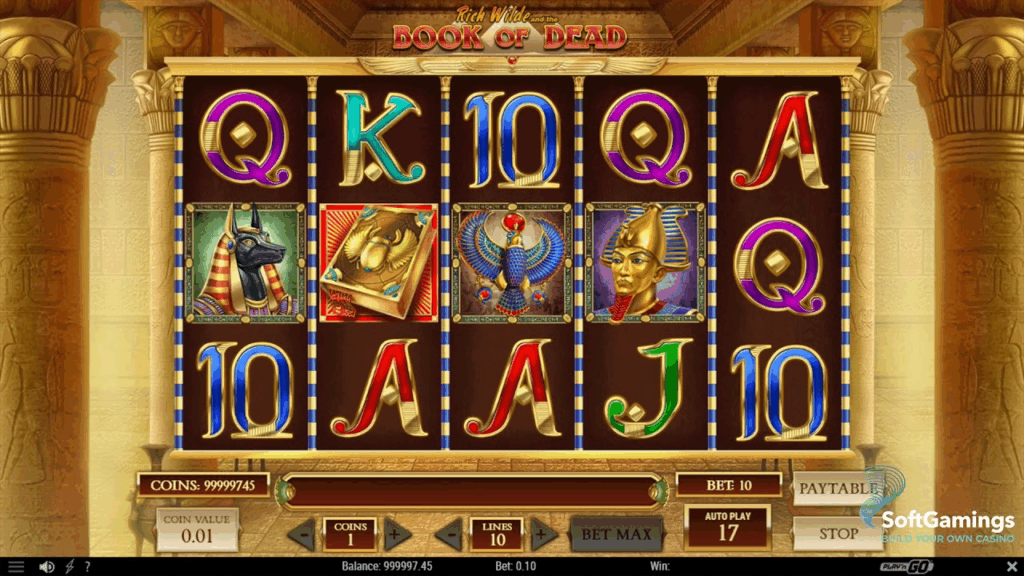
Task: Increase the number of coins
Action: [393, 534]
